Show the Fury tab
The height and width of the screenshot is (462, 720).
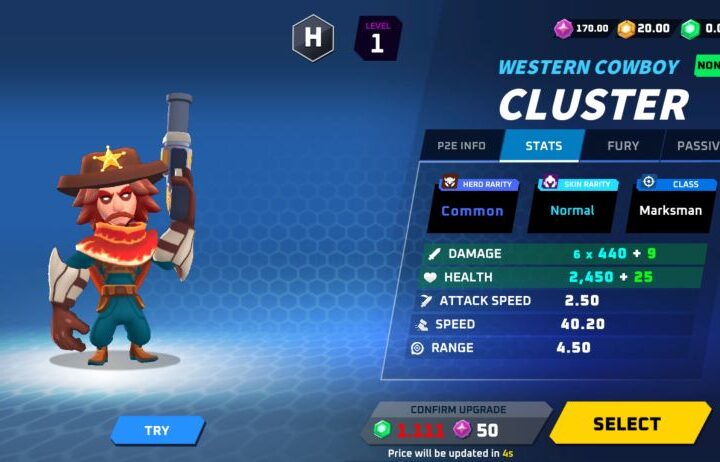[623, 146]
